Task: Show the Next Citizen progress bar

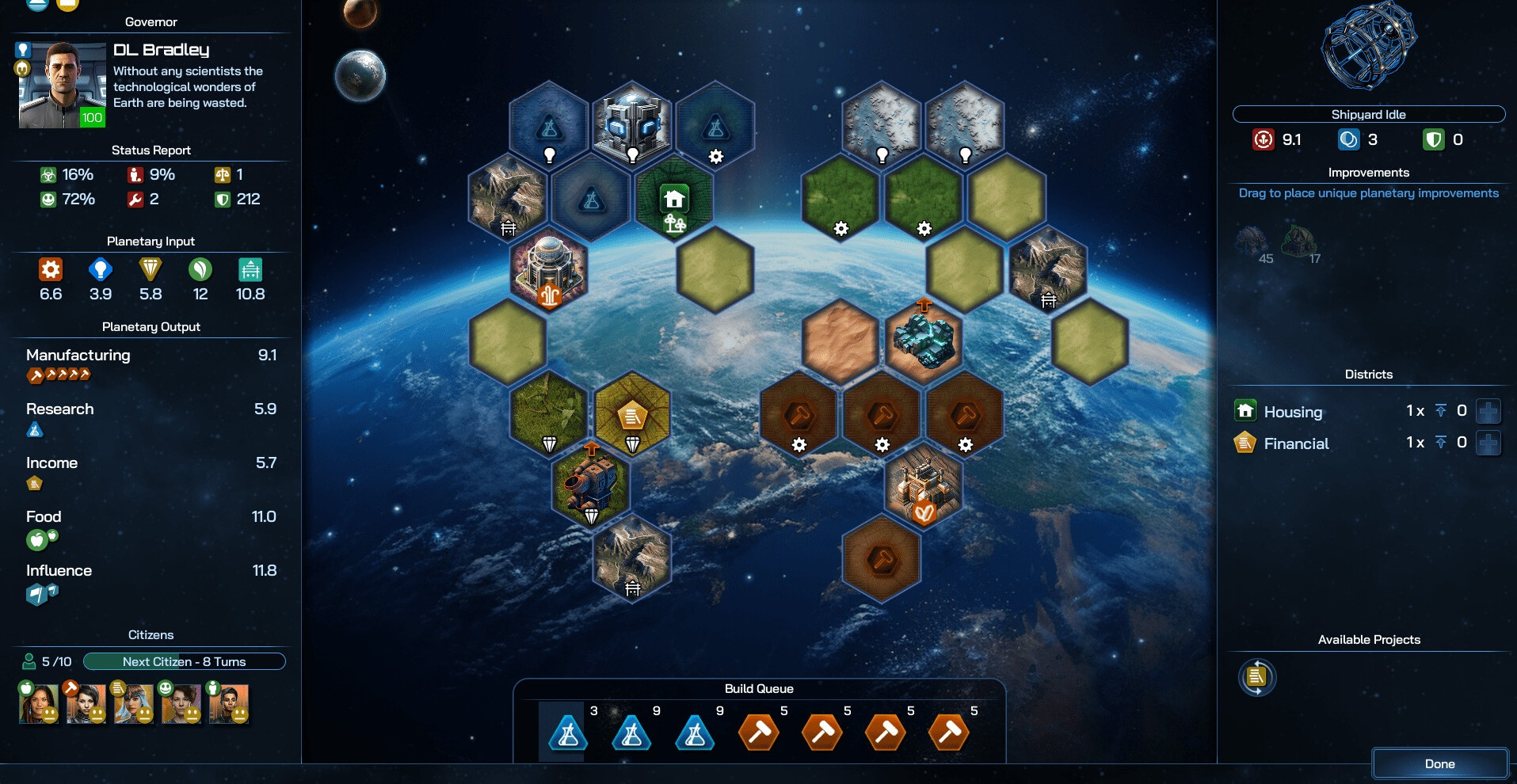Action: point(184,661)
